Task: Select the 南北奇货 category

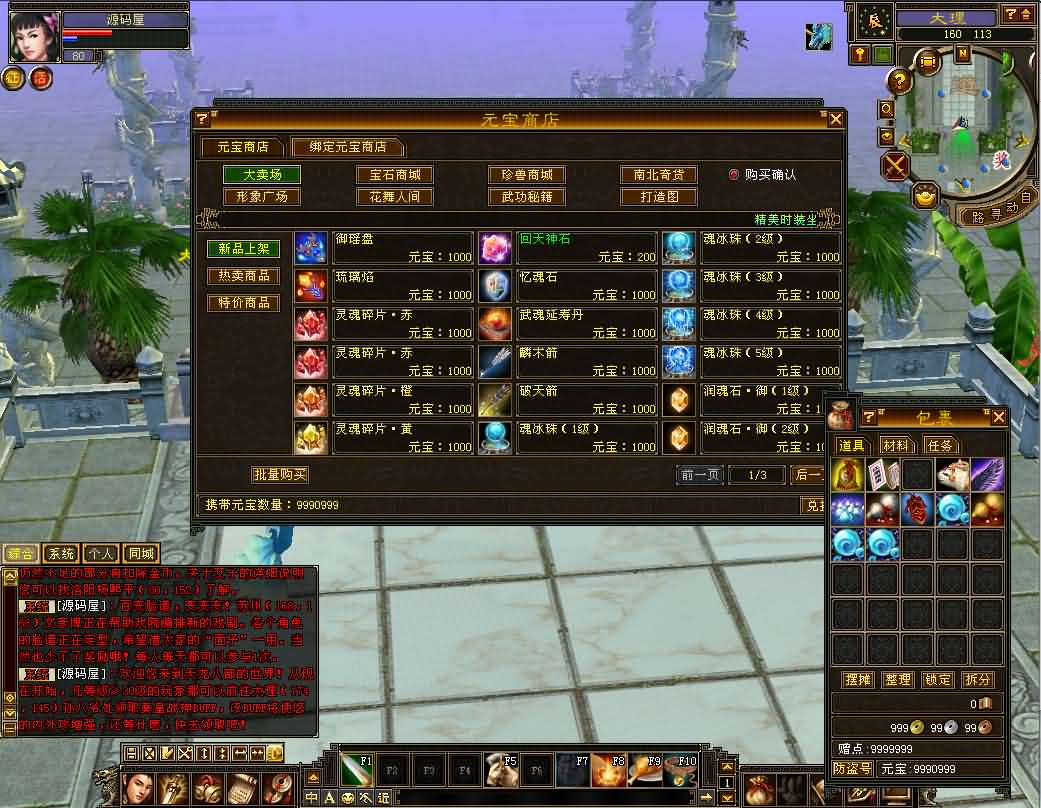Action: click(658, 175)
